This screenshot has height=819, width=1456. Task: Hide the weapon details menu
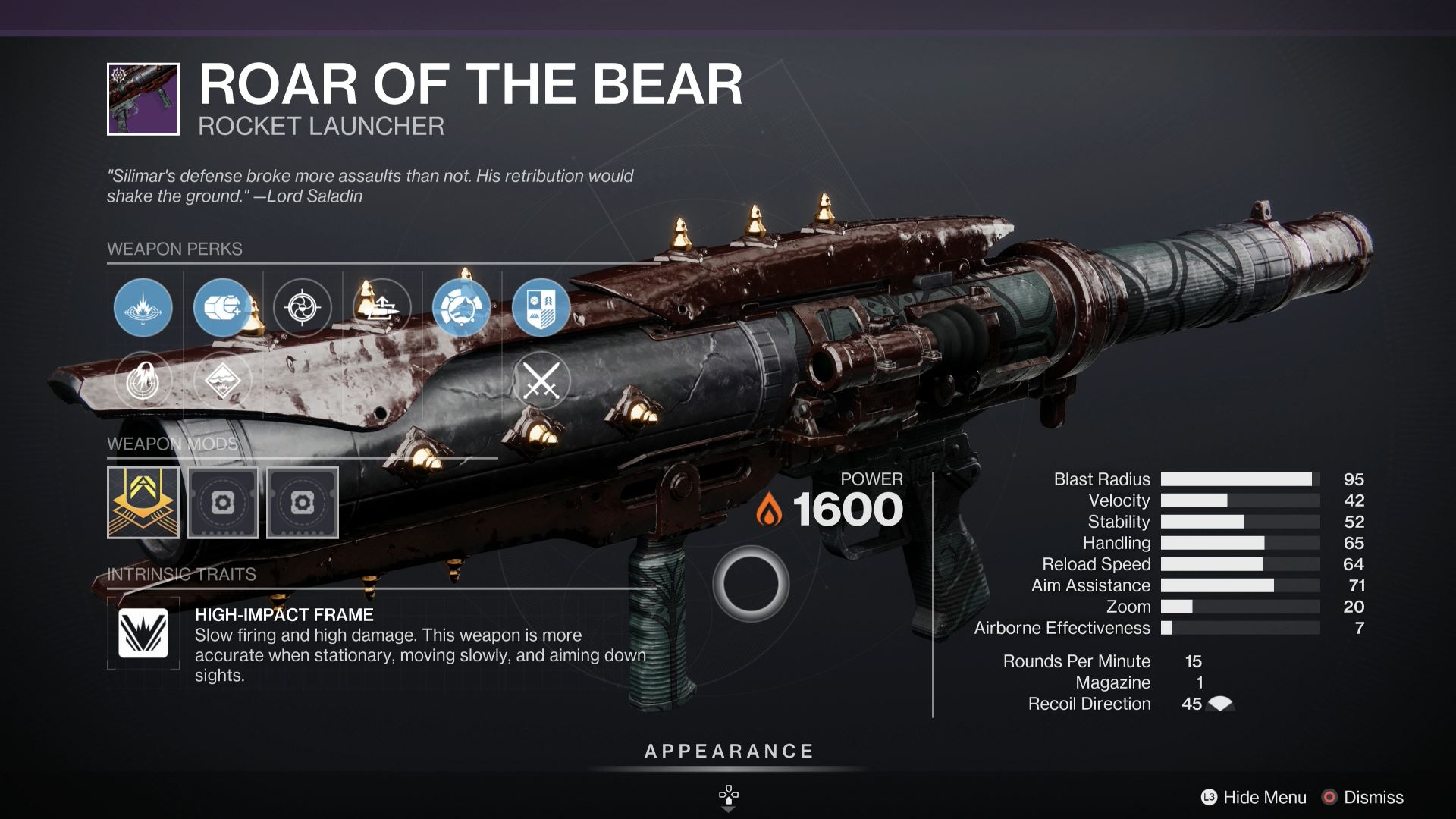[1254, 797]
